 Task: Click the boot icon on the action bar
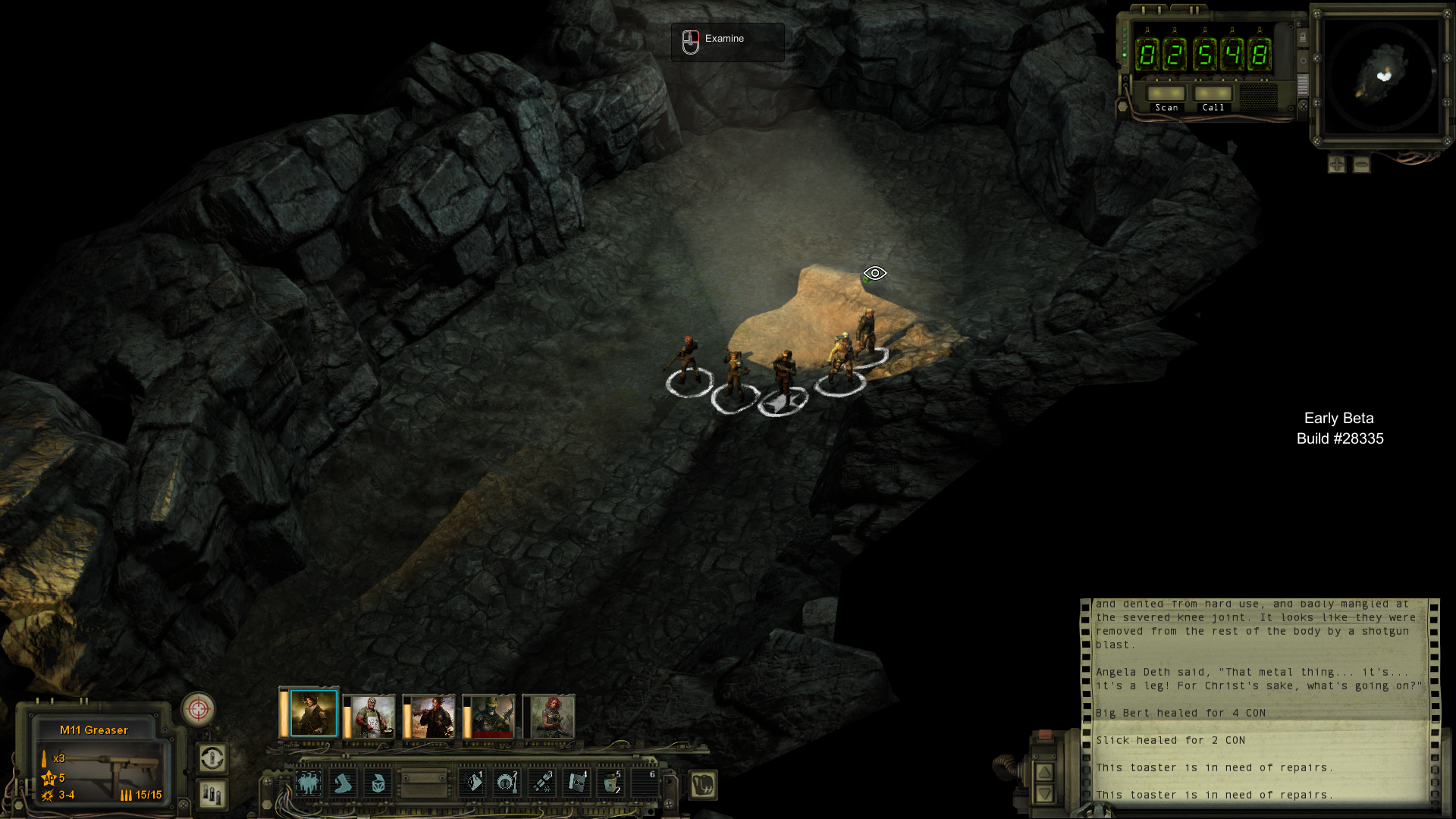coord(343,783)
